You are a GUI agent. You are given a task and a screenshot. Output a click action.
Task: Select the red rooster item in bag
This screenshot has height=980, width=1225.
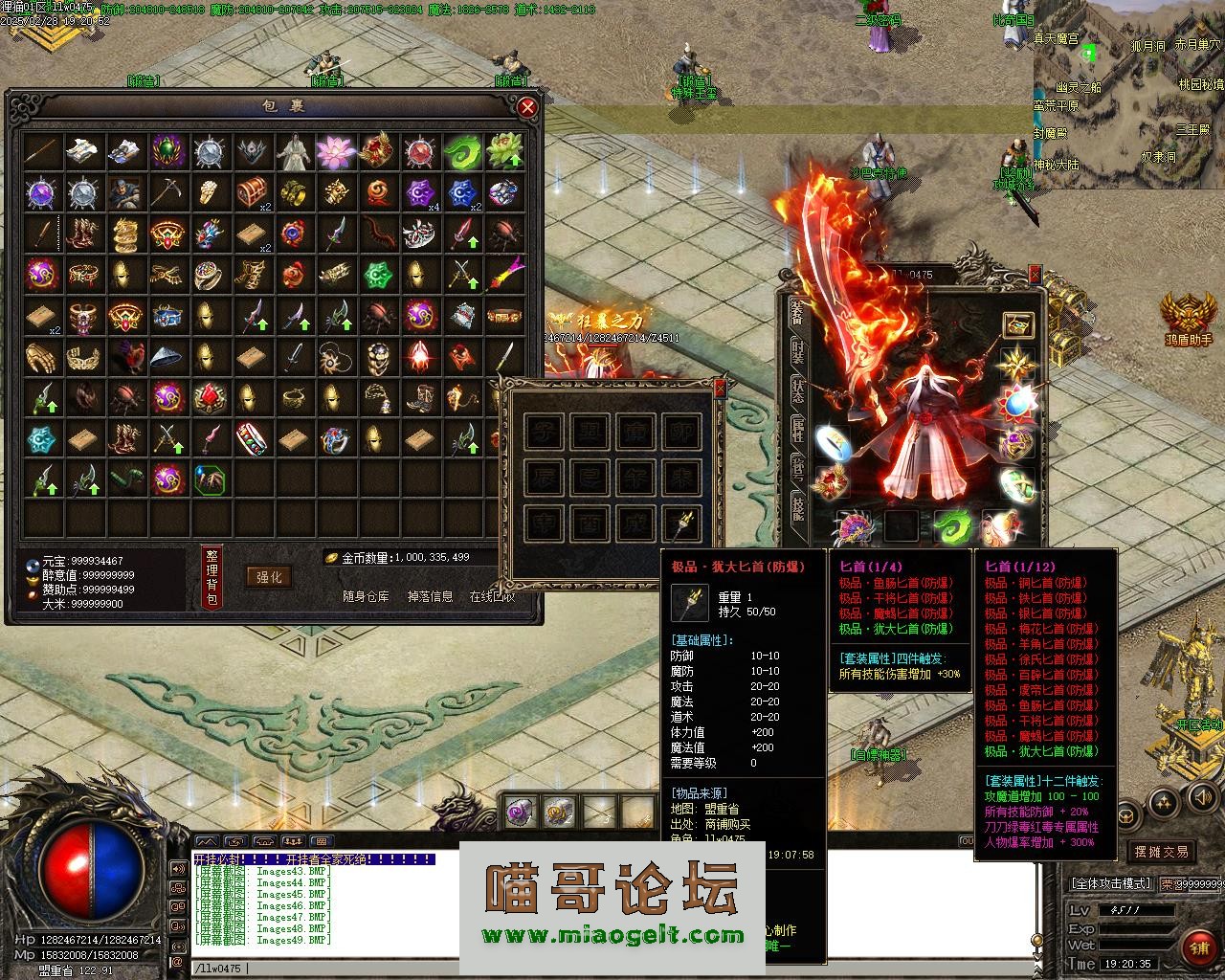pyautogui.click(x=126, y=357)
